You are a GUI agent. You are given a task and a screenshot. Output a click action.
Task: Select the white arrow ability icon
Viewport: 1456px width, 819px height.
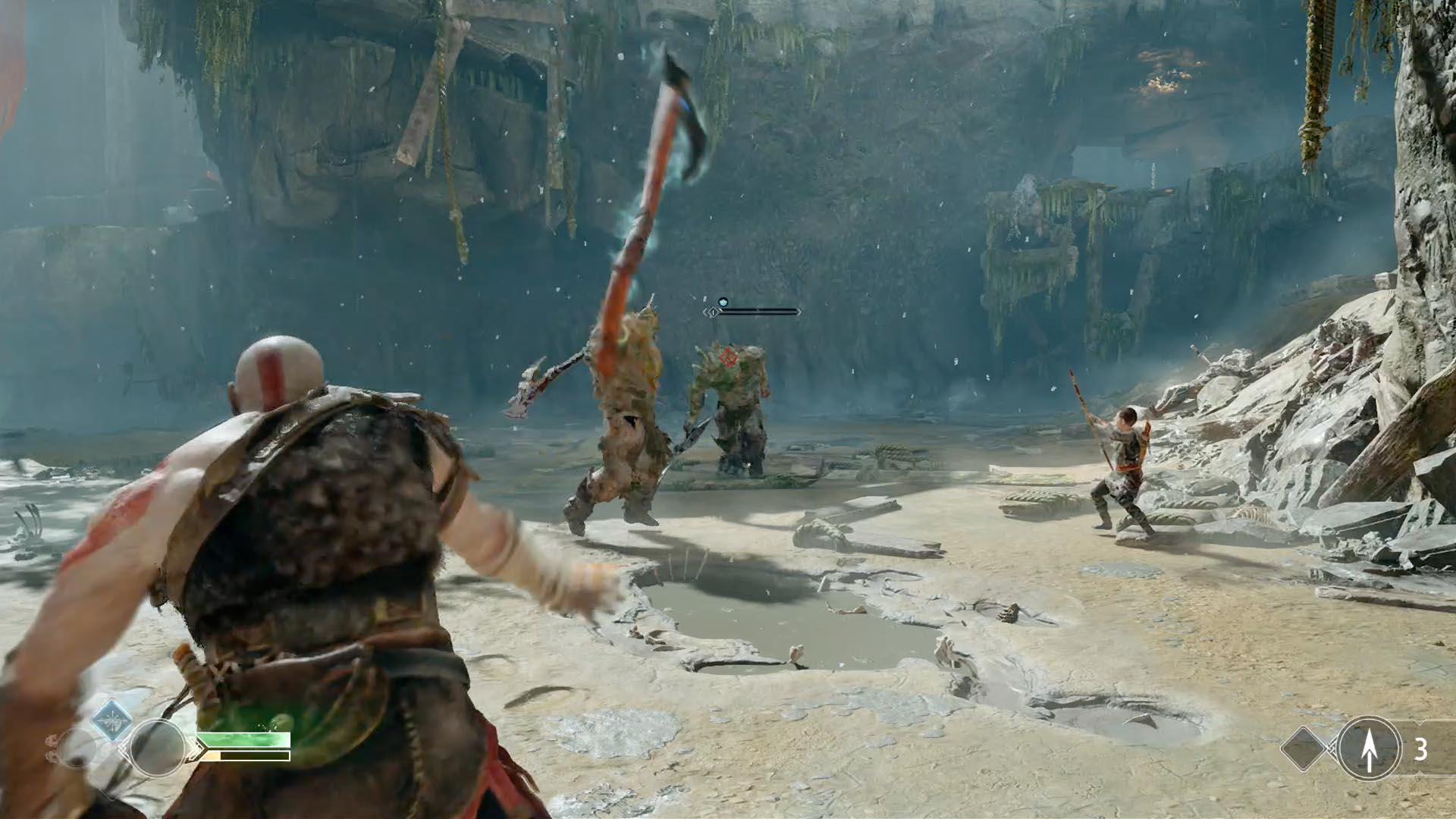pos(1369,749)
